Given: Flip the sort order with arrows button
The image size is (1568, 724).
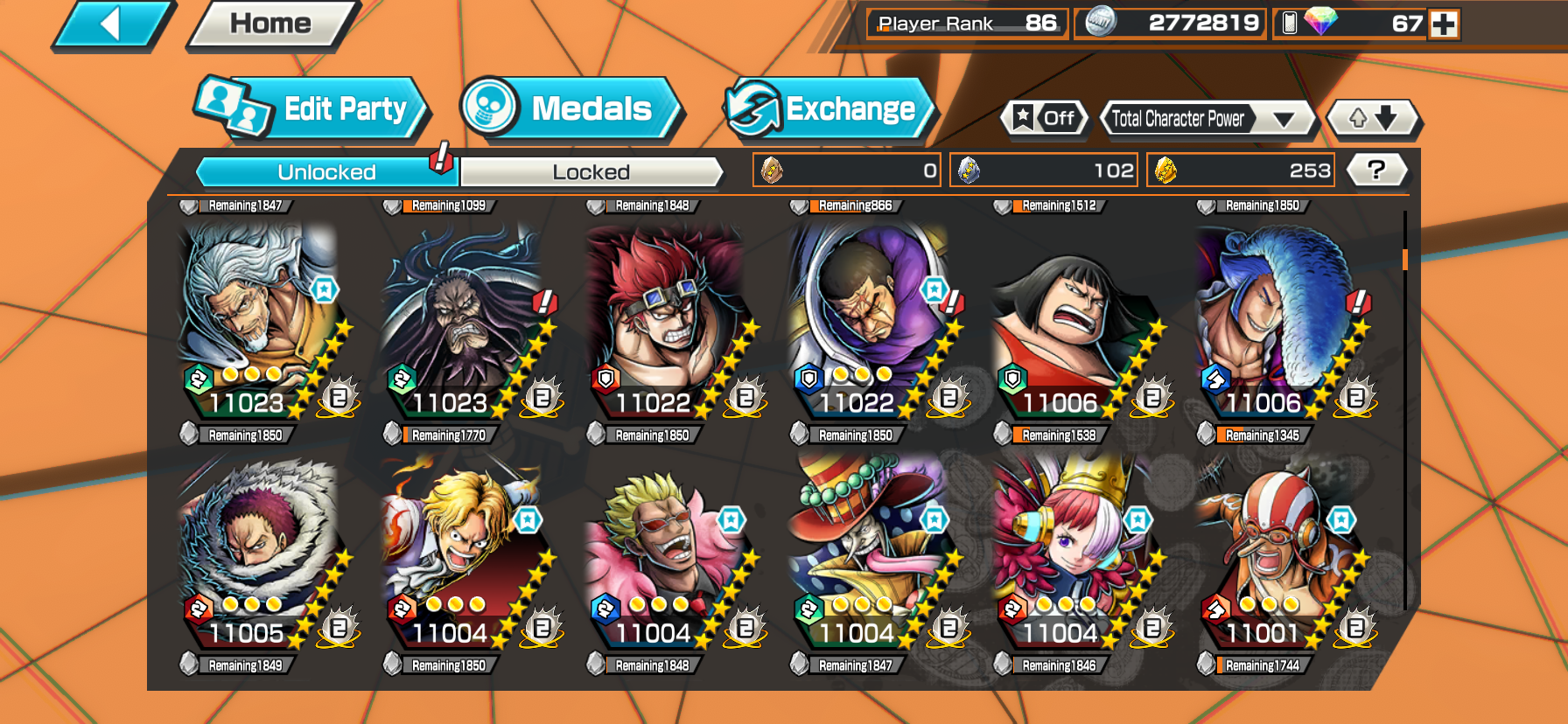Looking at the screenshot, I should [x=1372, y=118].
